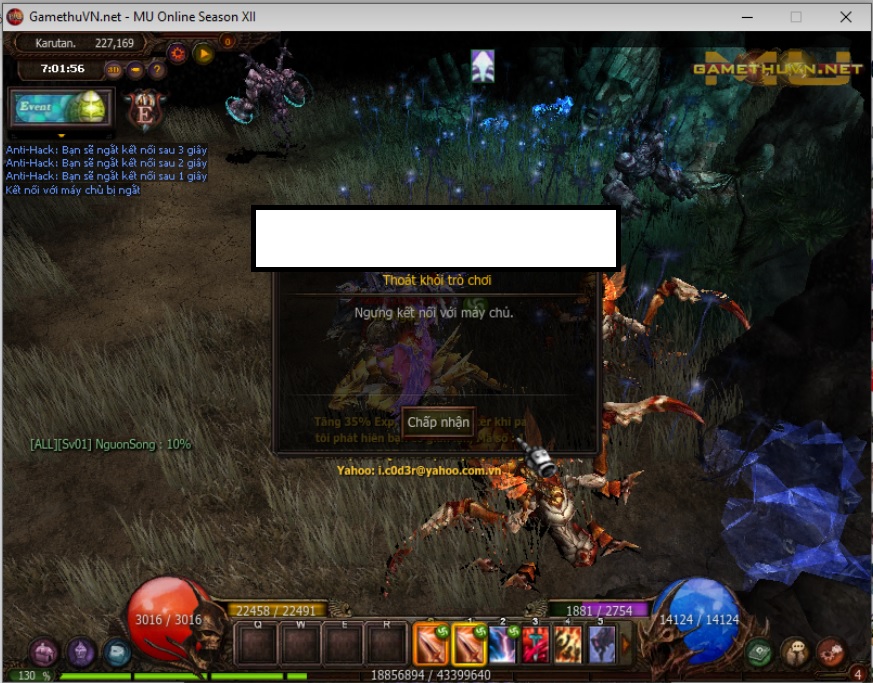The height and width of the screenshot is (683, 873).
Task: Expand skill bar with the orange arrow
Action: coord(627,644)
